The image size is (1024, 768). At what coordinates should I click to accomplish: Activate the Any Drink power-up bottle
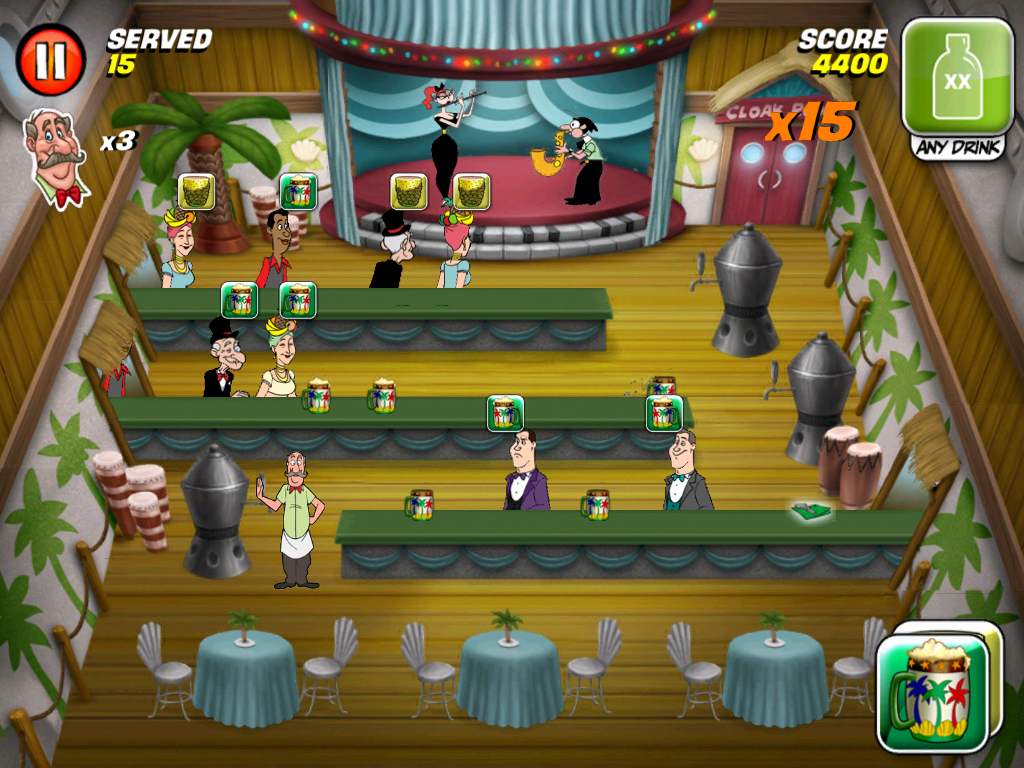coord(957,78)
